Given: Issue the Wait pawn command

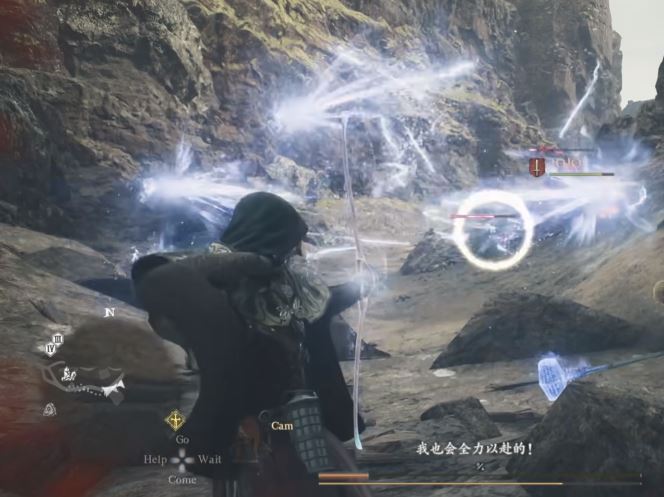Looking at the screenshot, I should click(x=210, y=459).
